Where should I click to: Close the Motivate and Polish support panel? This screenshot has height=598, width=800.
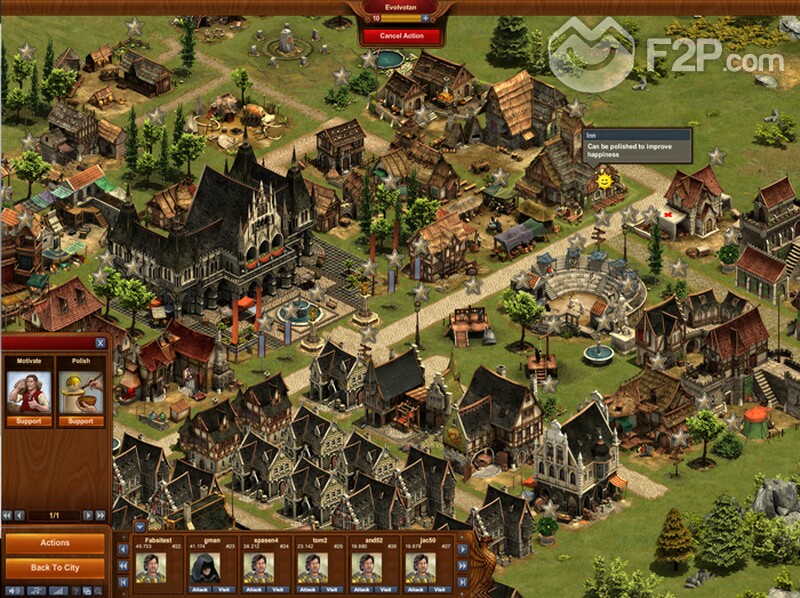click(x=99, y=343)
